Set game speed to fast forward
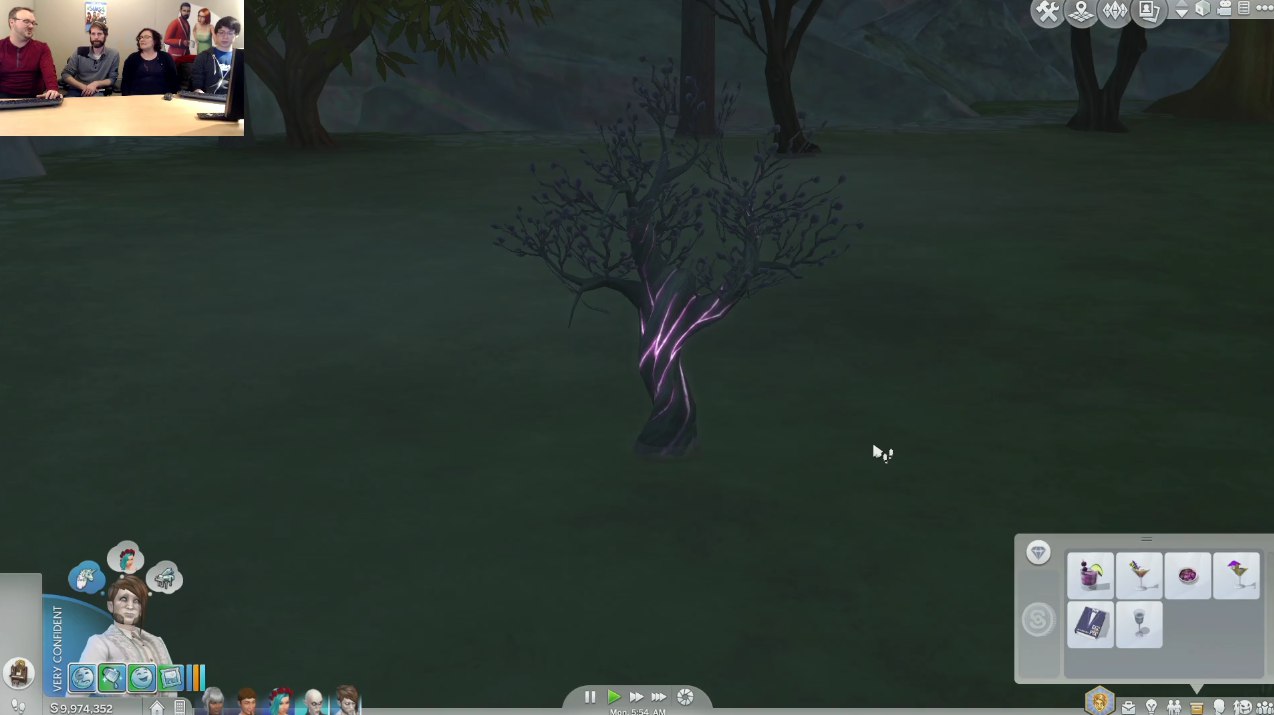This screenshot has height=715, width=1274. pos(636,697)
